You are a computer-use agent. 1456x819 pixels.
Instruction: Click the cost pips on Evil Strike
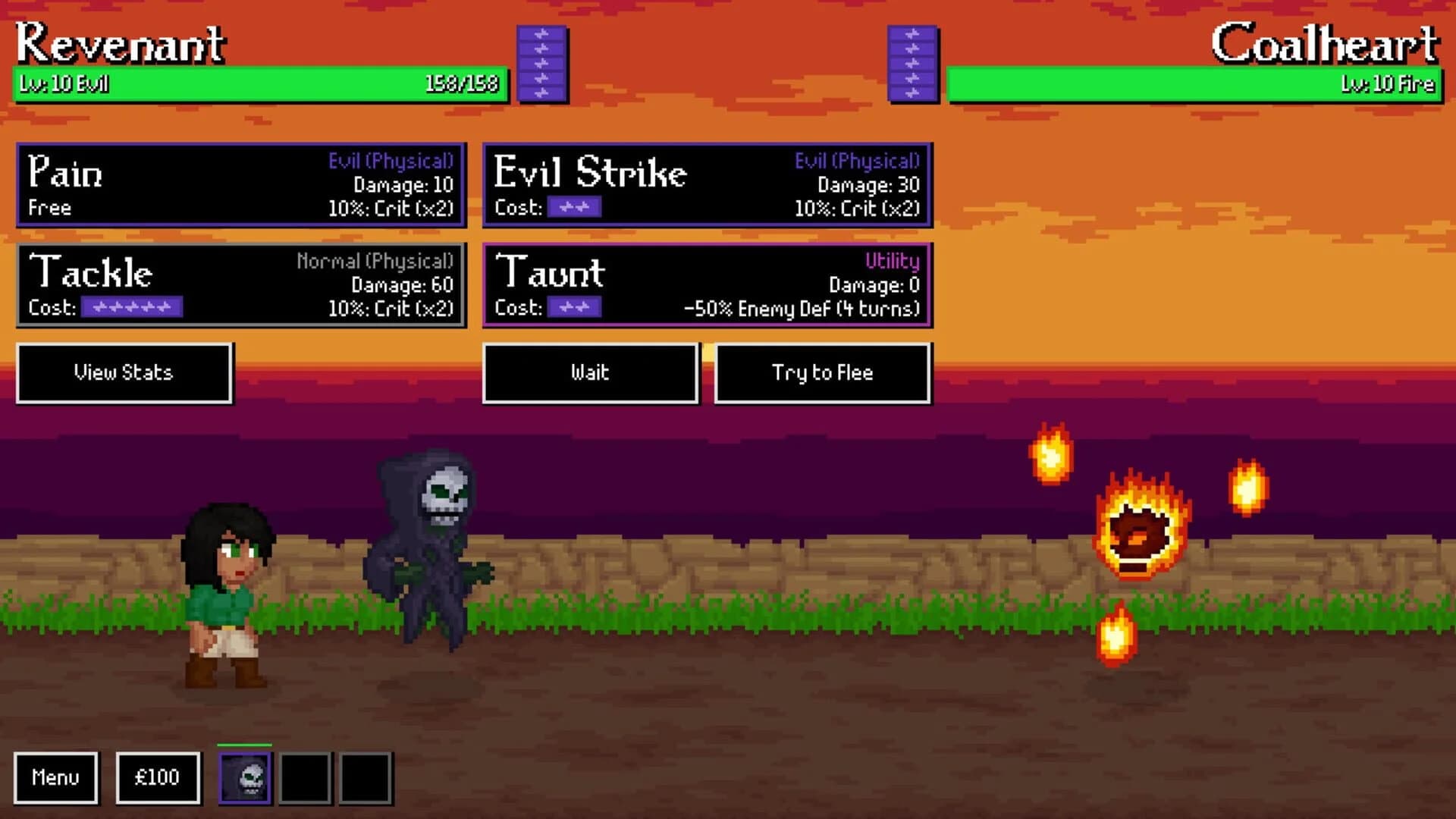573,206
